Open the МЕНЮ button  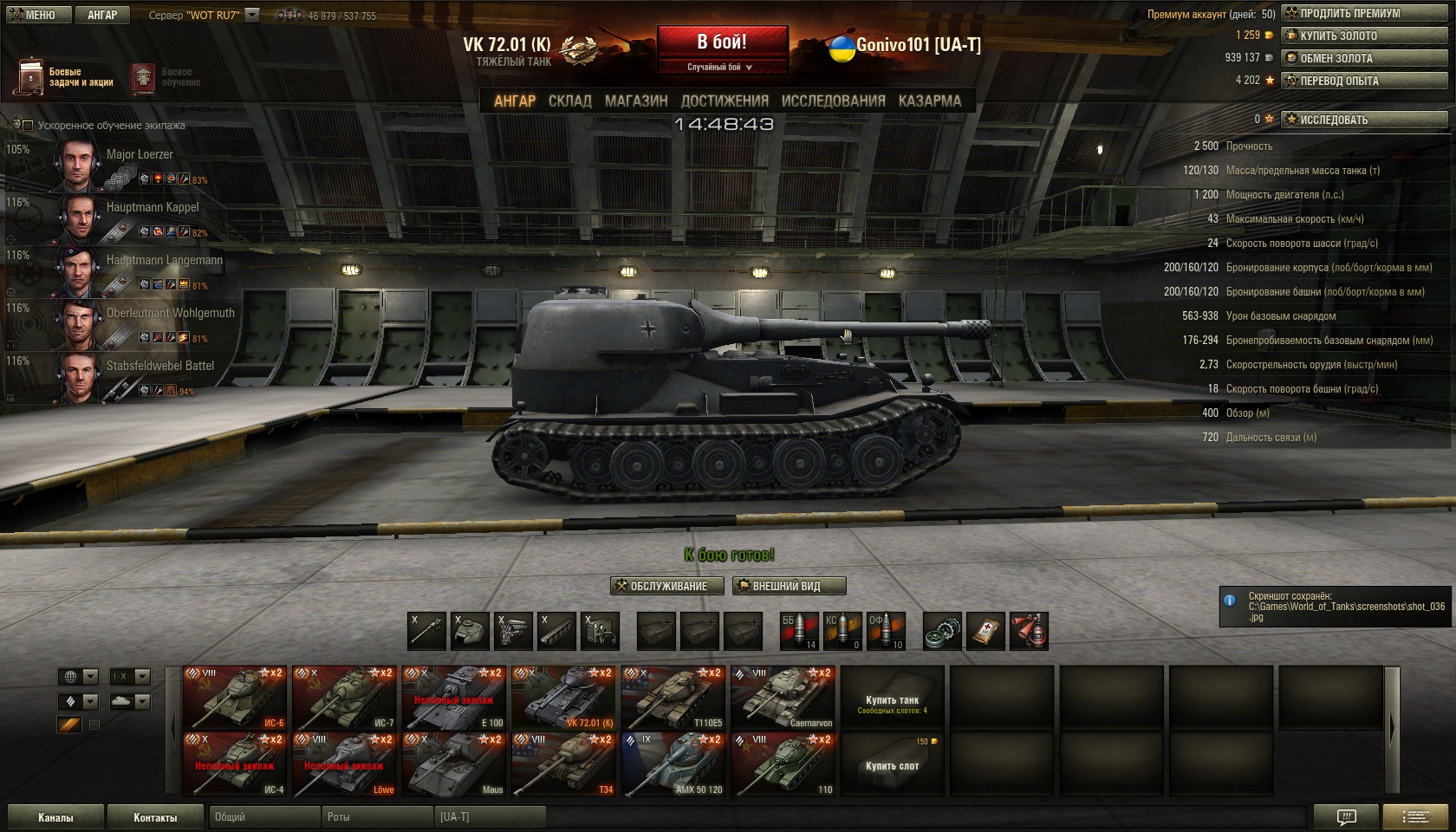(x=36, y=15)
